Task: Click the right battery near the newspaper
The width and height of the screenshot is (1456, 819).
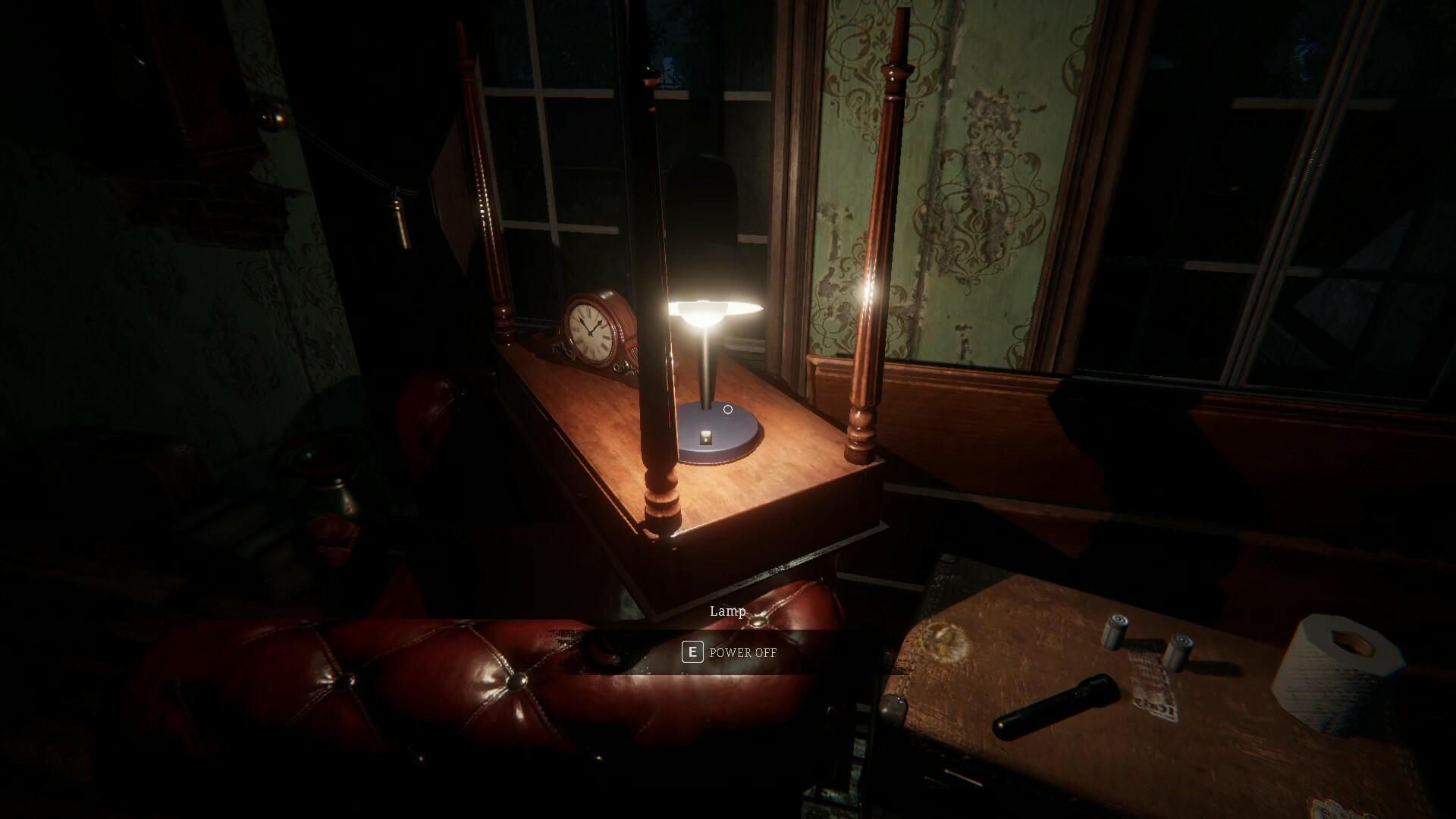Action: [x=1181, y=651]
